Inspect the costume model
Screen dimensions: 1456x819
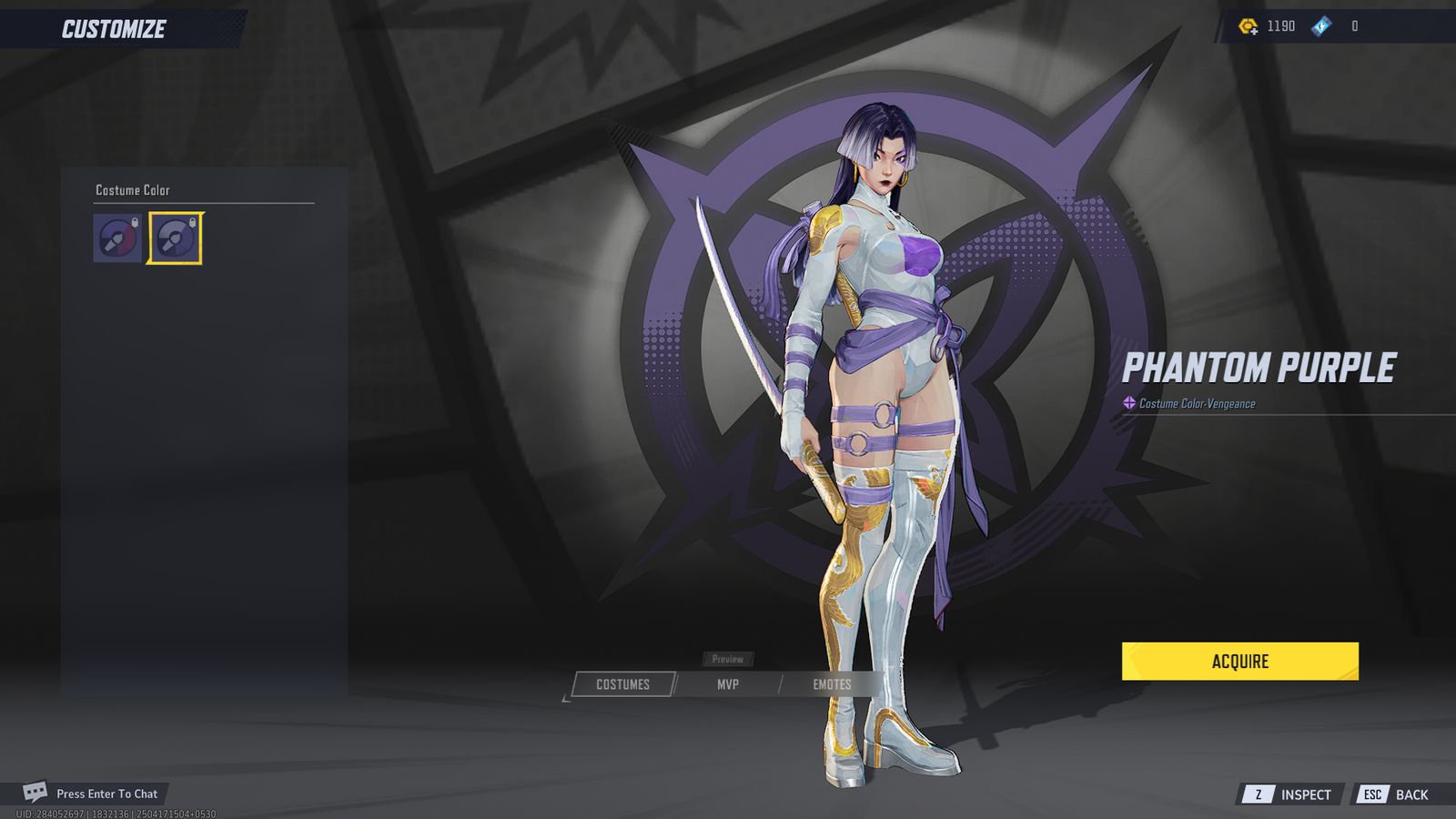point(1291,794)
